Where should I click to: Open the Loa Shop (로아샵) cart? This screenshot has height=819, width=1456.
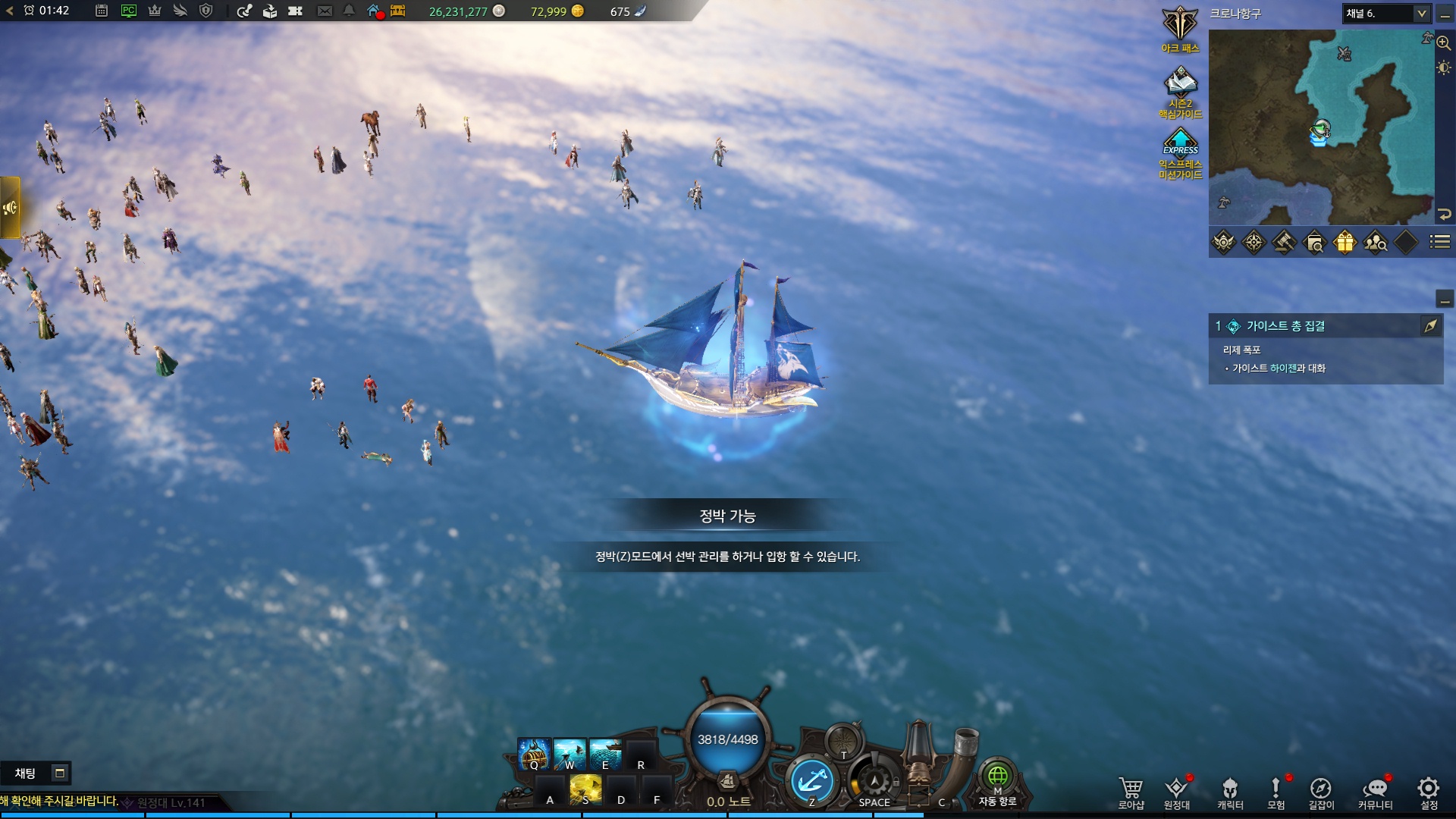click(1131, 790)
